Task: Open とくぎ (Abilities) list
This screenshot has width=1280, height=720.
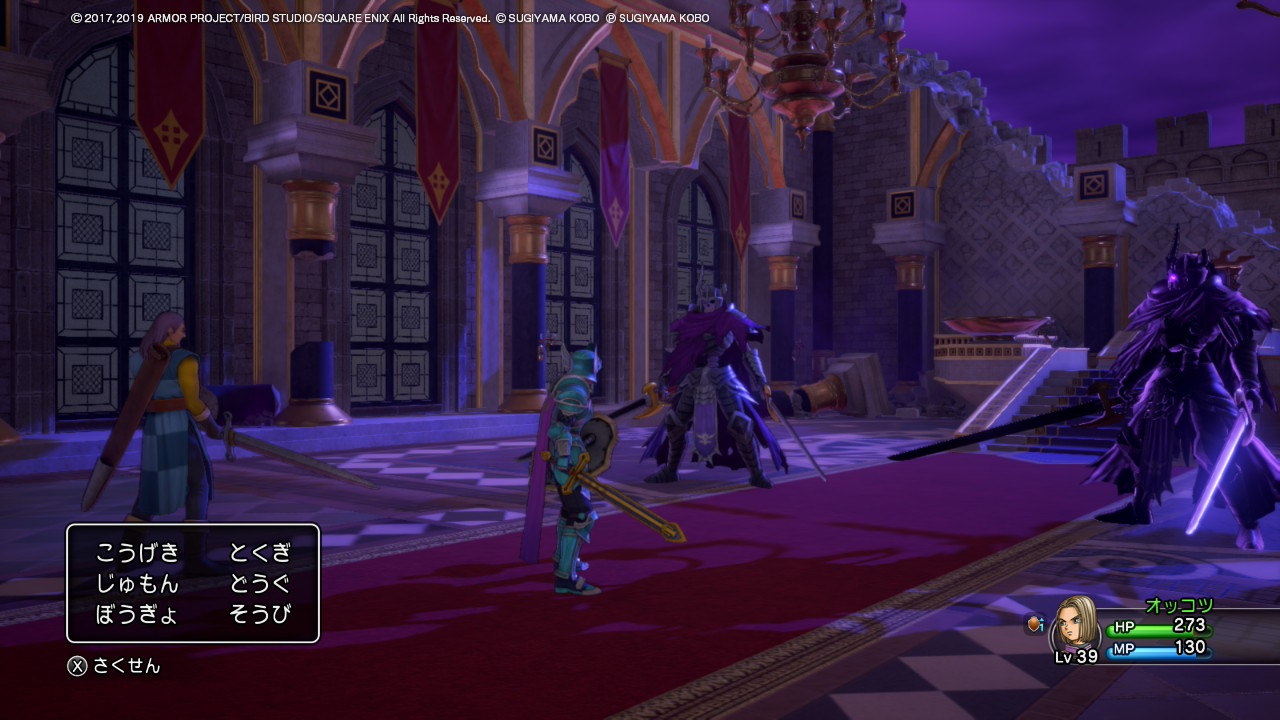Action: 260,552
